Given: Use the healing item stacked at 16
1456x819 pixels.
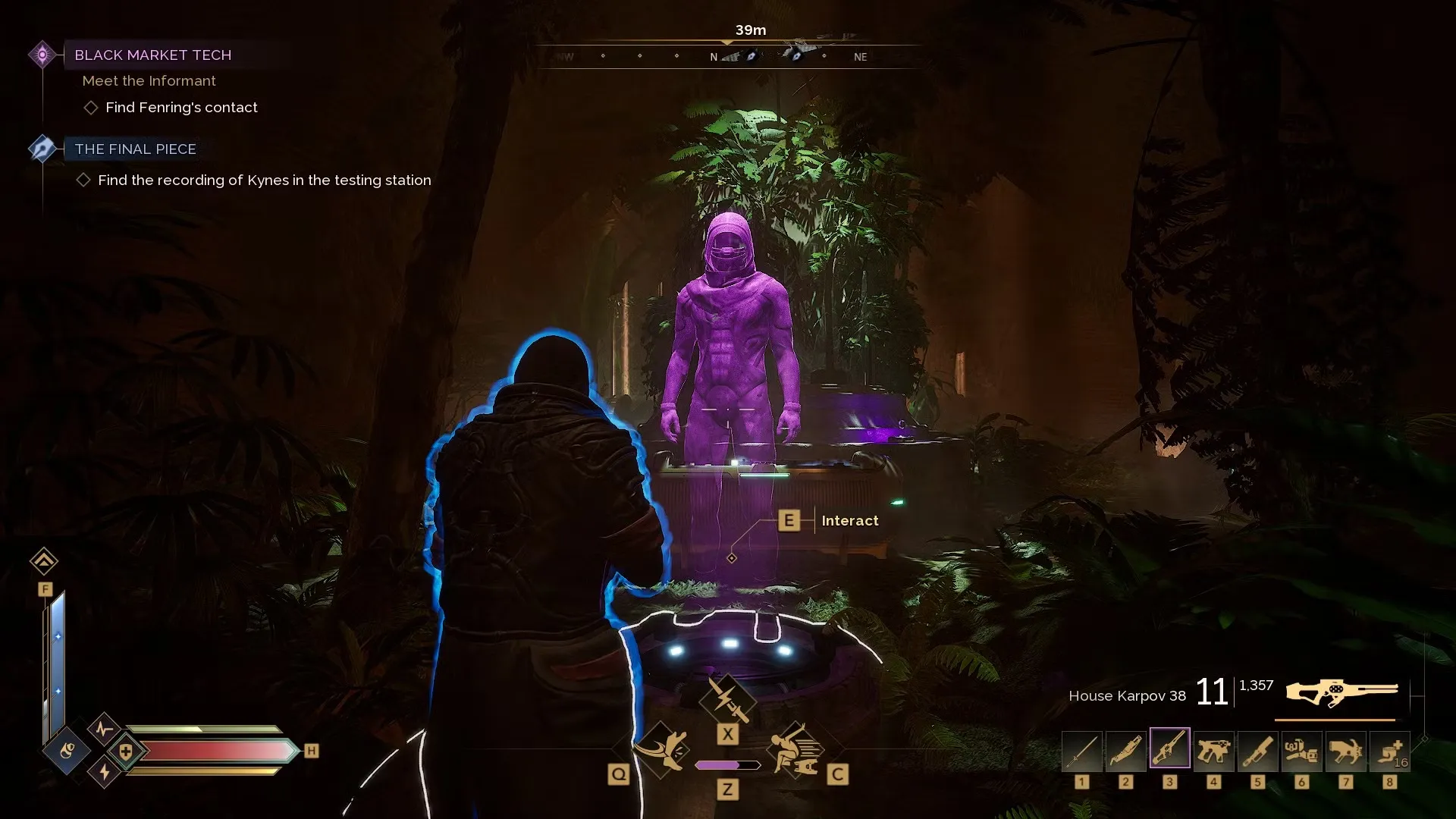Looking at the screenshot, I should point(1390,752).
